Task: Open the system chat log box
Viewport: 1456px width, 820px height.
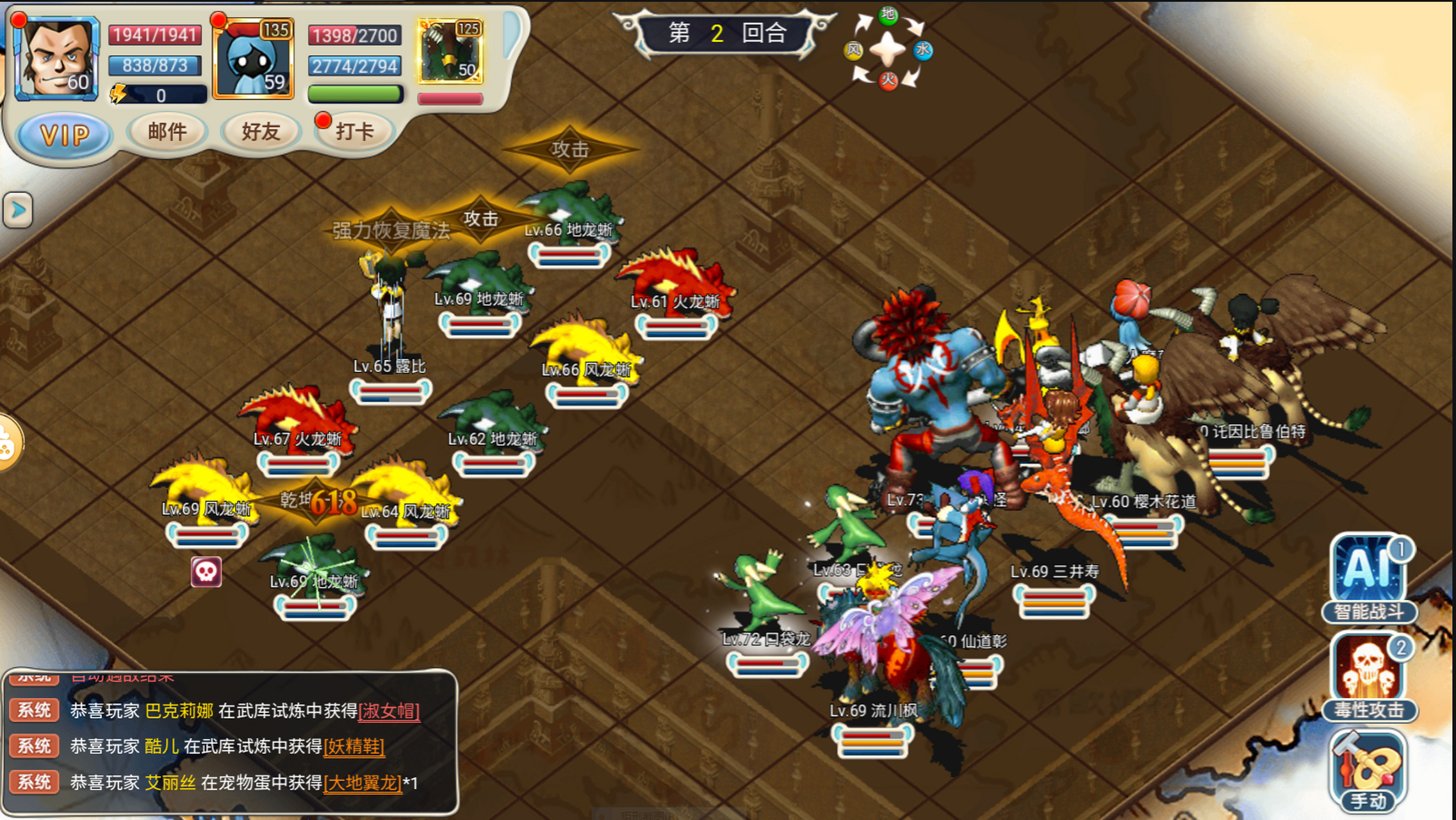Action: point(231,743)
